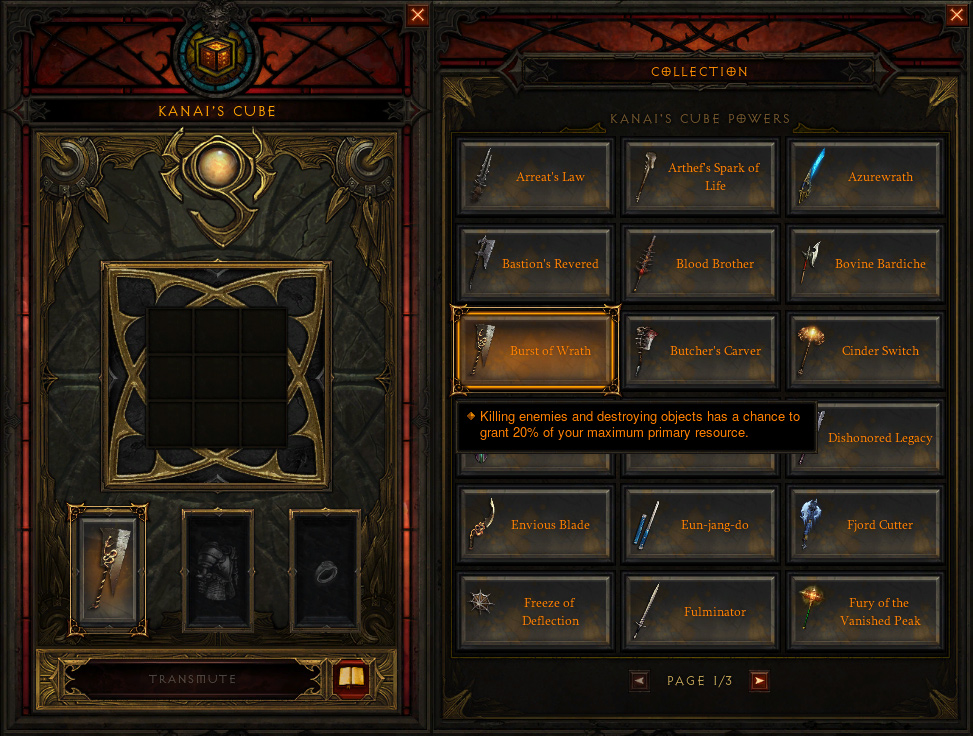Click the Transmute button

(x=193, y=680)
